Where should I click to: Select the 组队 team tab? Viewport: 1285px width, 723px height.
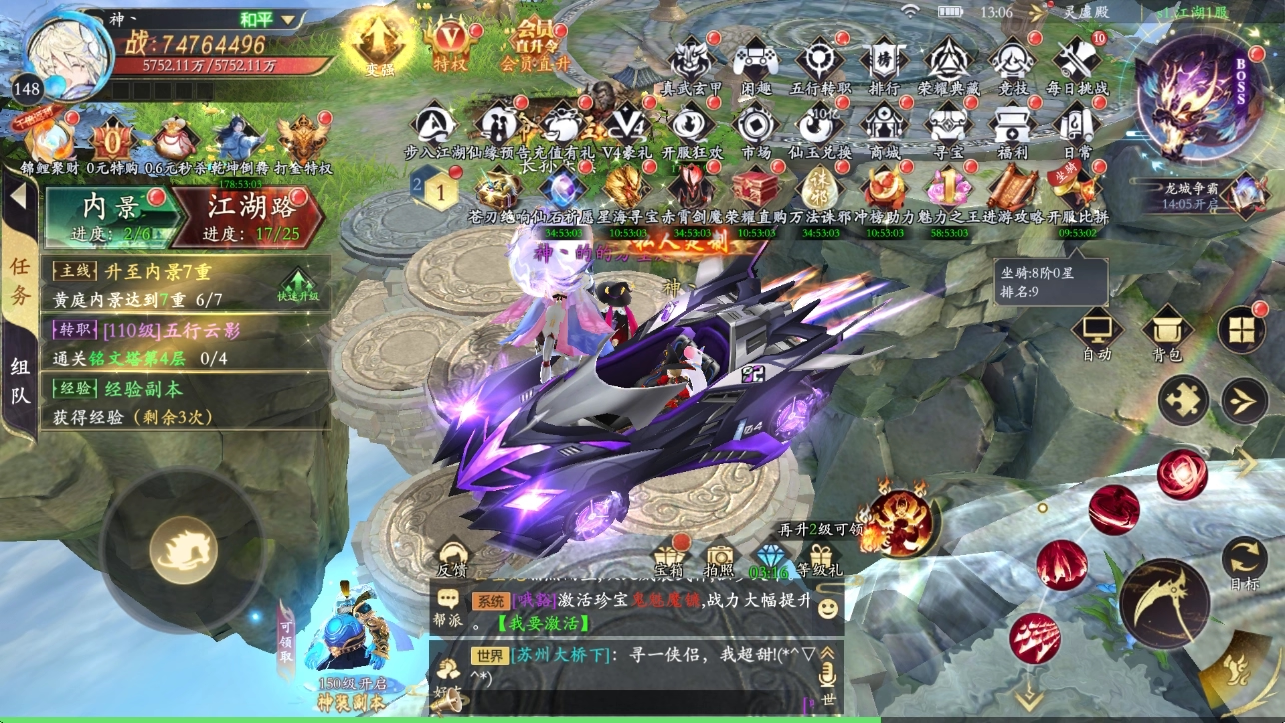point(20,381)
